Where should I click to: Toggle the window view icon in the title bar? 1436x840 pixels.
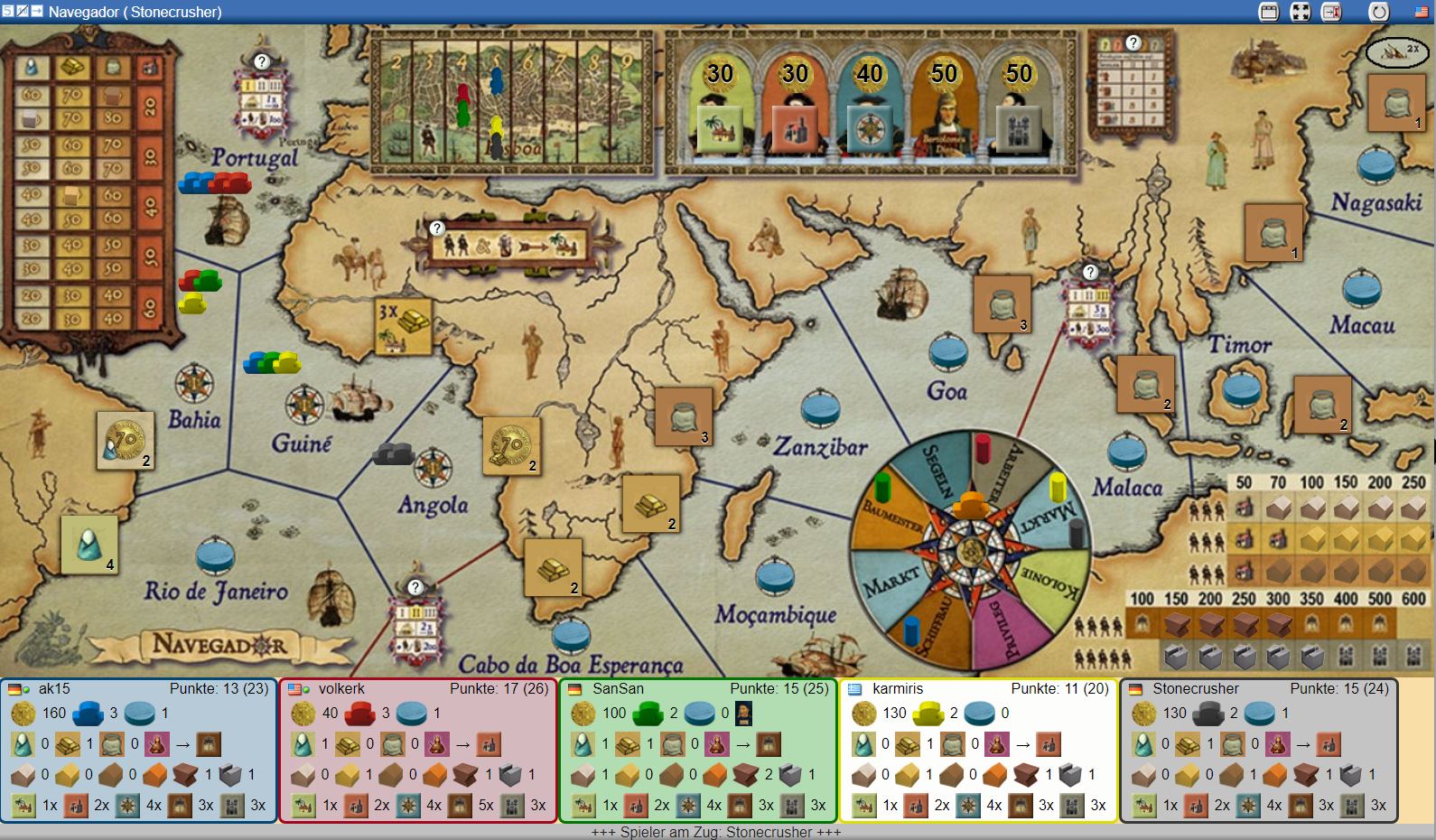[x=1269, y=12]
